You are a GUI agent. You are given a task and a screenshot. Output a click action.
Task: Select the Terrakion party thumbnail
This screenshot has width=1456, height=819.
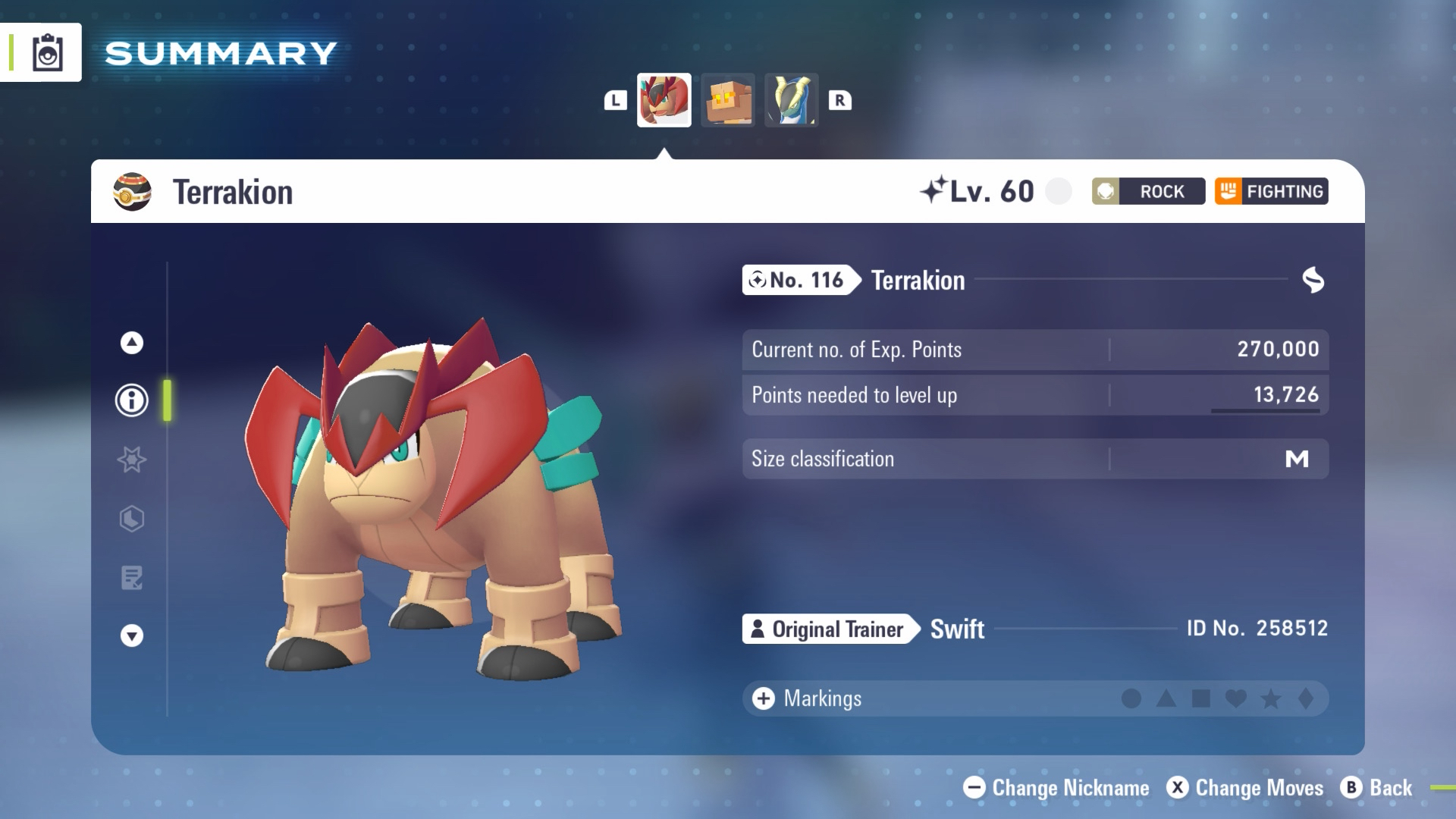[x=664, y=100]
